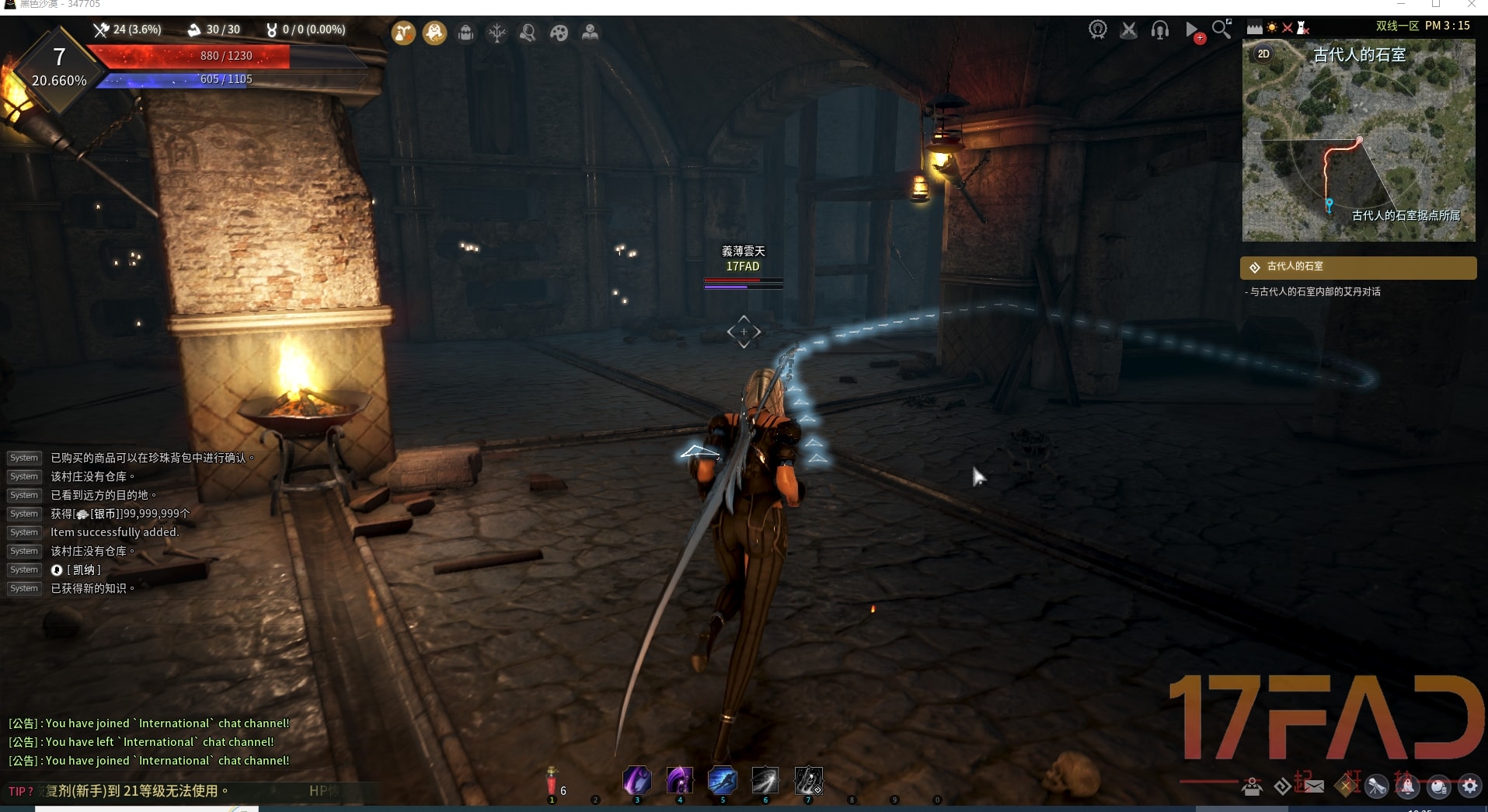
Task: Activate the purple crescent skill in slot 3
Action: [637, 780]
